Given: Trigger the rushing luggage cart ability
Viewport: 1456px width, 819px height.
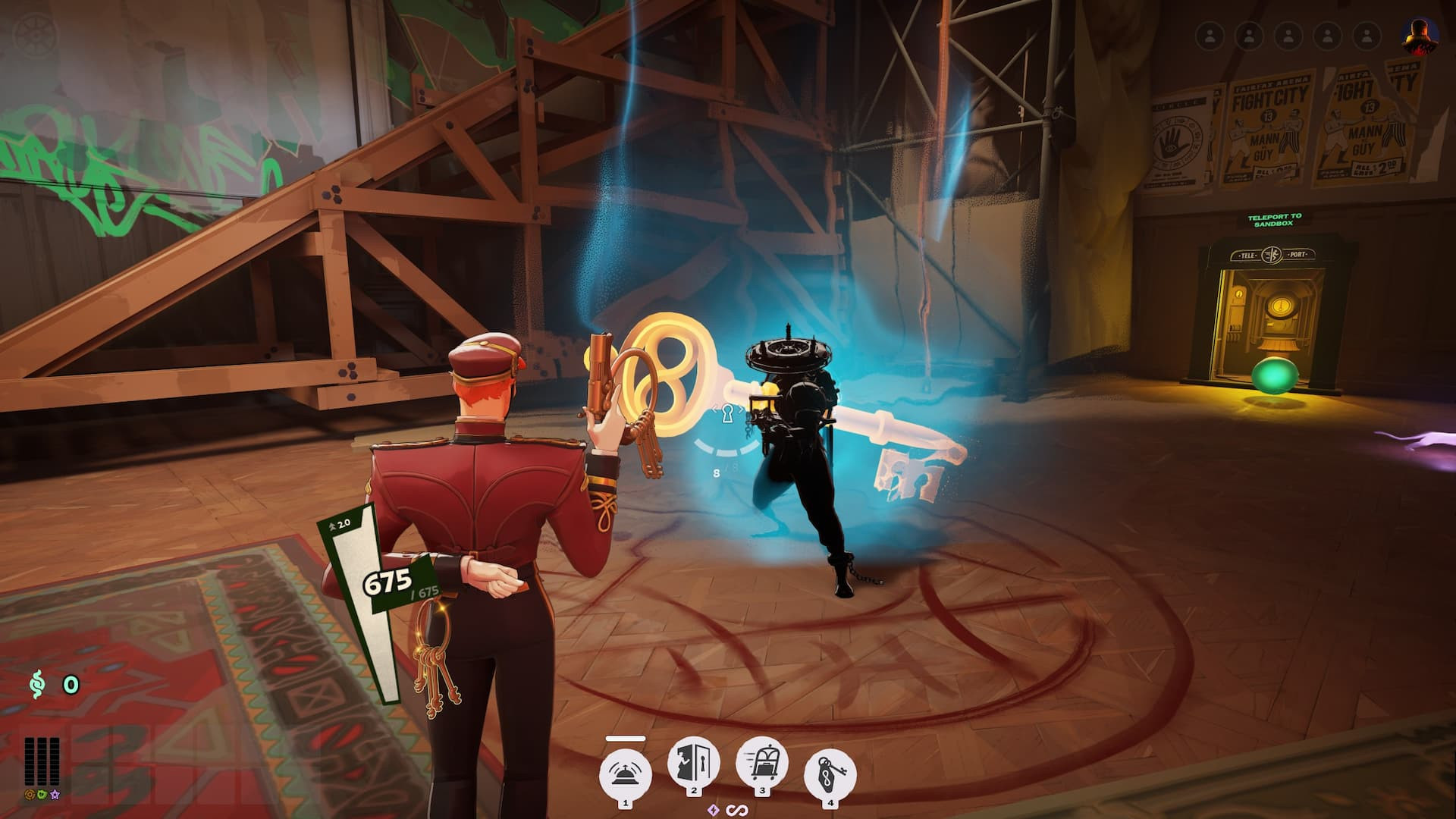Looking at the screenshot, I should (761, 764).
